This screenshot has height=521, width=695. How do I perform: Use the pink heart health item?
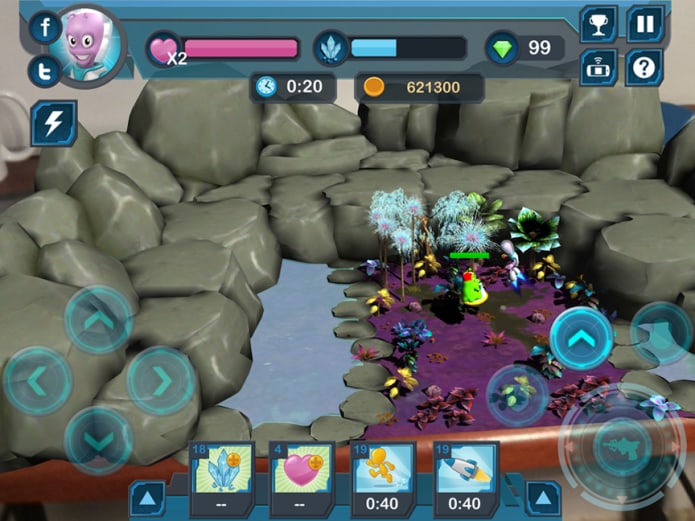(303, 470)
